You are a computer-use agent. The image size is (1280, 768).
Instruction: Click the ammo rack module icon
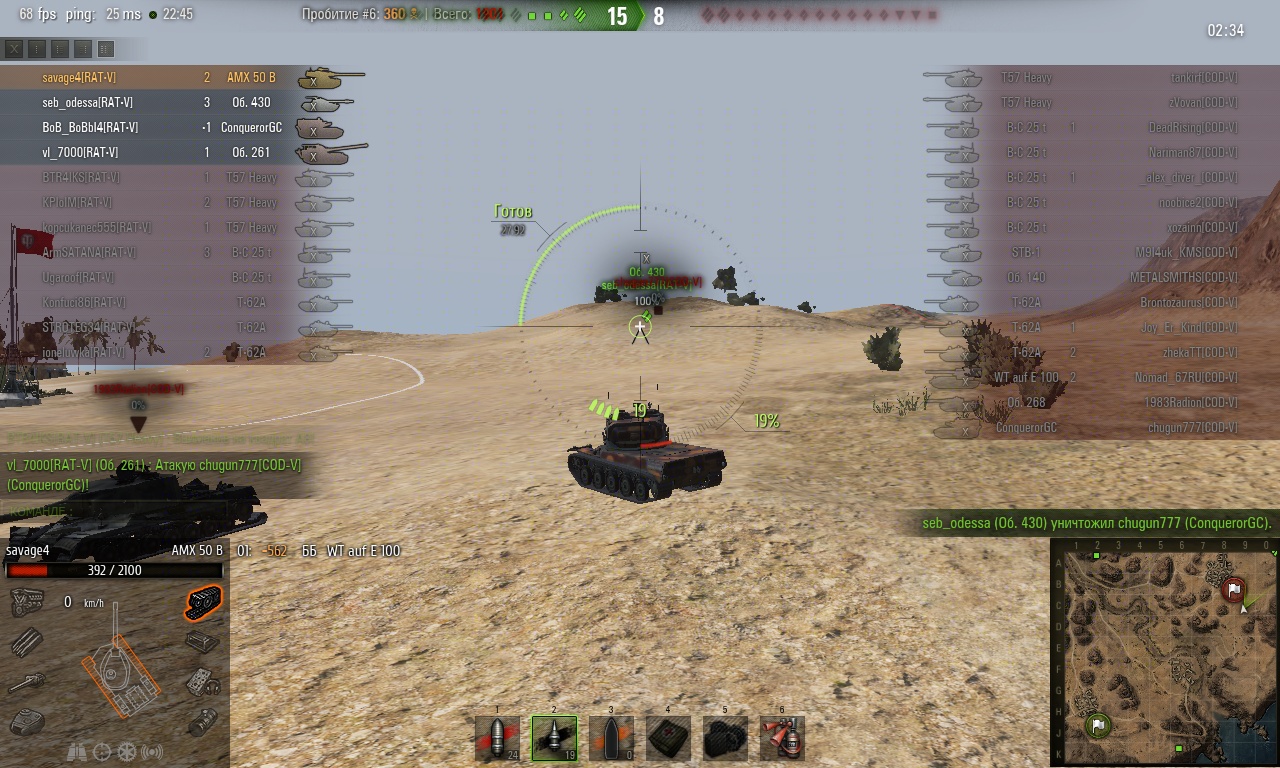[x=27, y=641]
